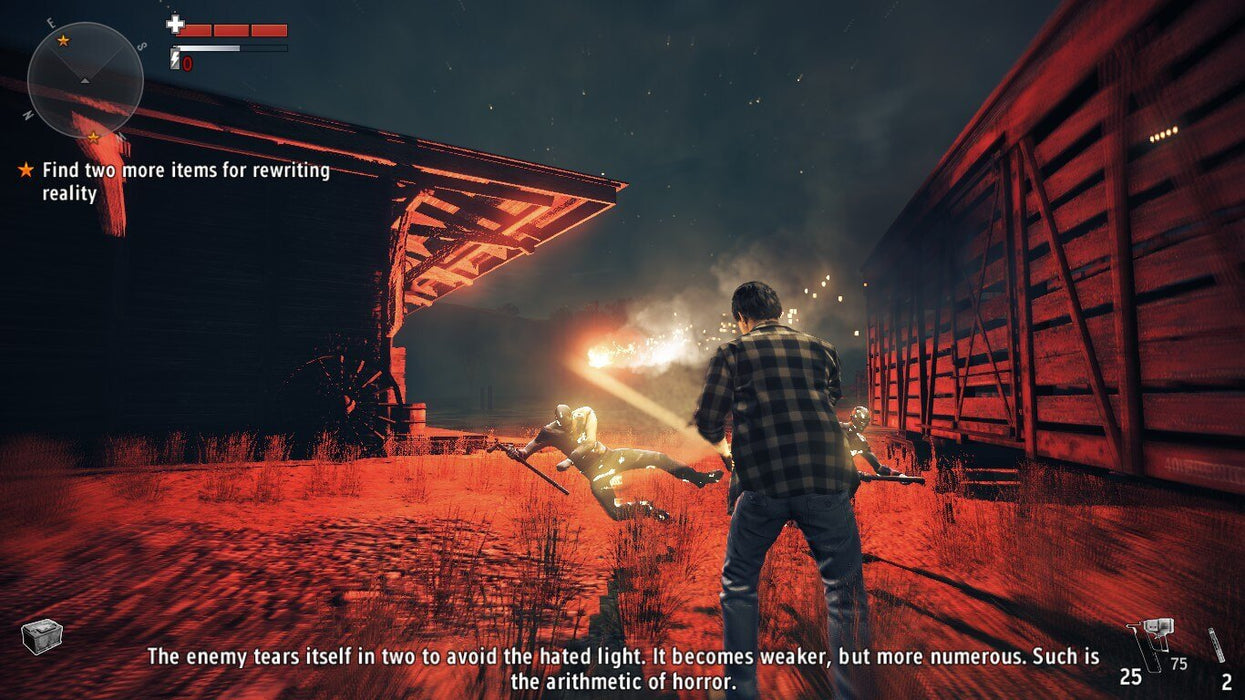Select the objective star inside the radar
Viewport: 1245px width, 700px height.
pyautogui.click(x=63, y=40)
